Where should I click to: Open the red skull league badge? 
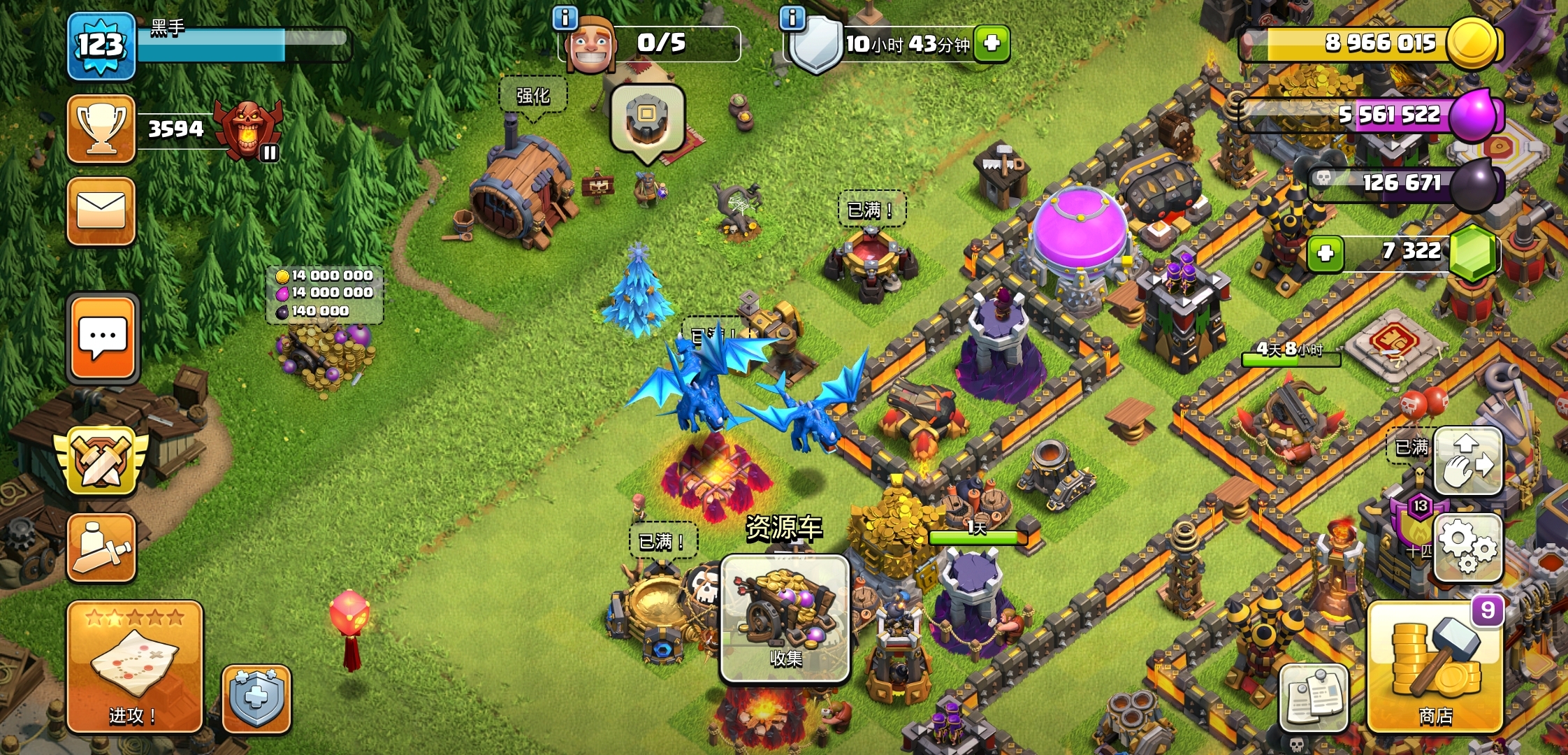248,129
